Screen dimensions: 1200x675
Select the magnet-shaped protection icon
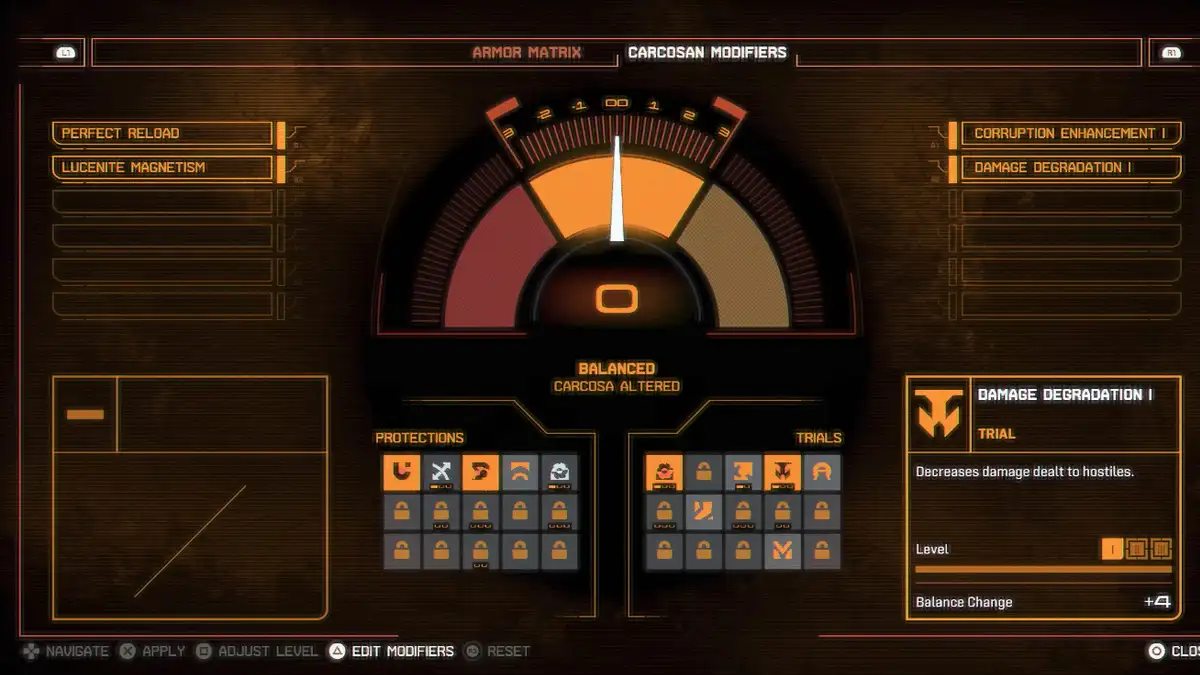401,472
